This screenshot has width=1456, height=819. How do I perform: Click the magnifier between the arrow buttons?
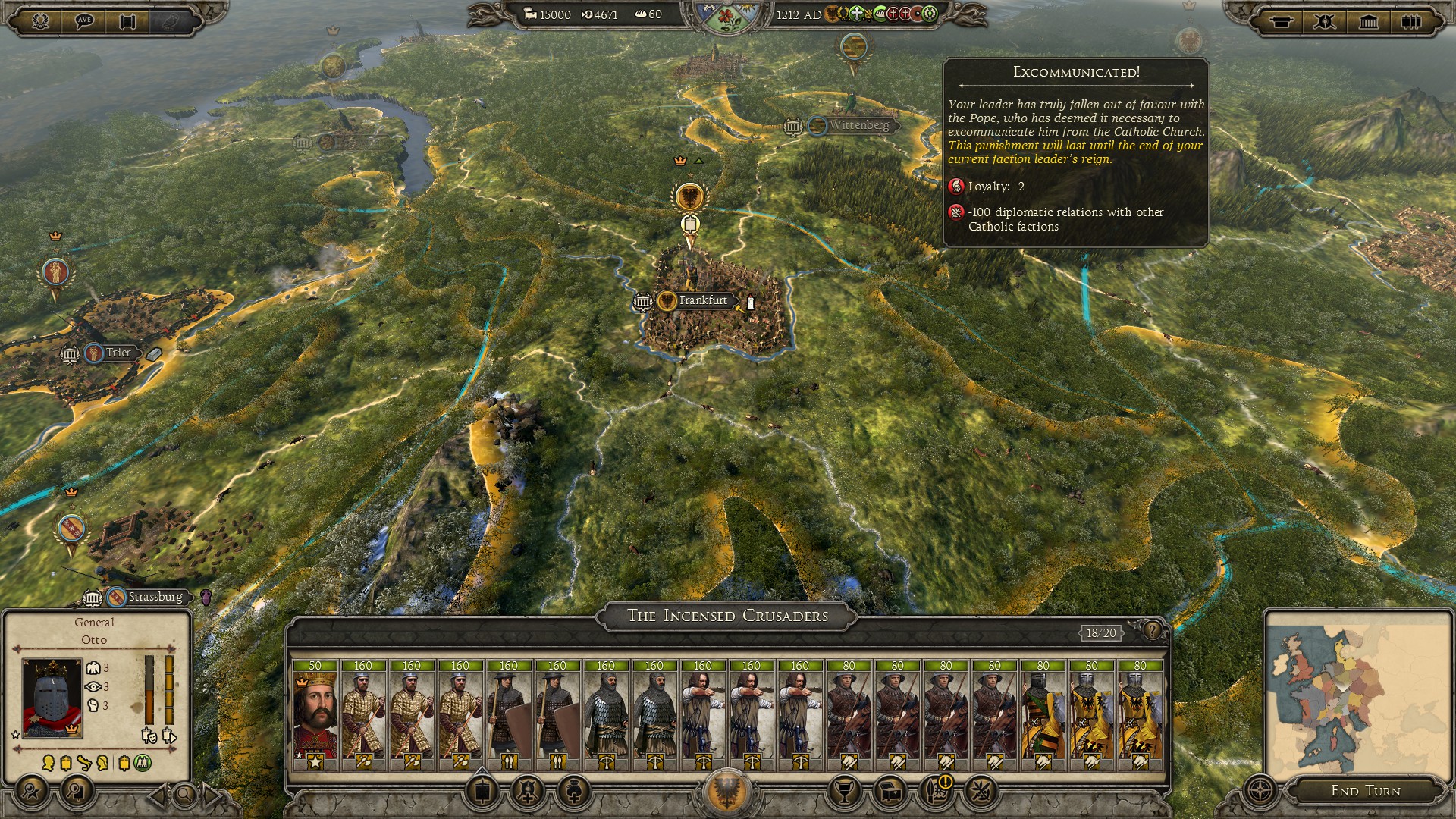(x=184, y=795)
